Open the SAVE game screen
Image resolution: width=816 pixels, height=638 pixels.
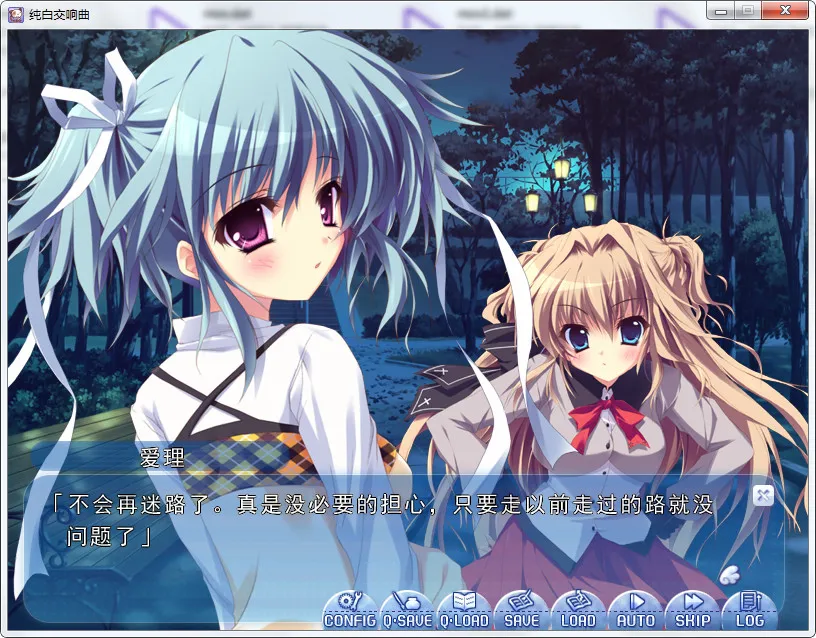coord(521,609)
